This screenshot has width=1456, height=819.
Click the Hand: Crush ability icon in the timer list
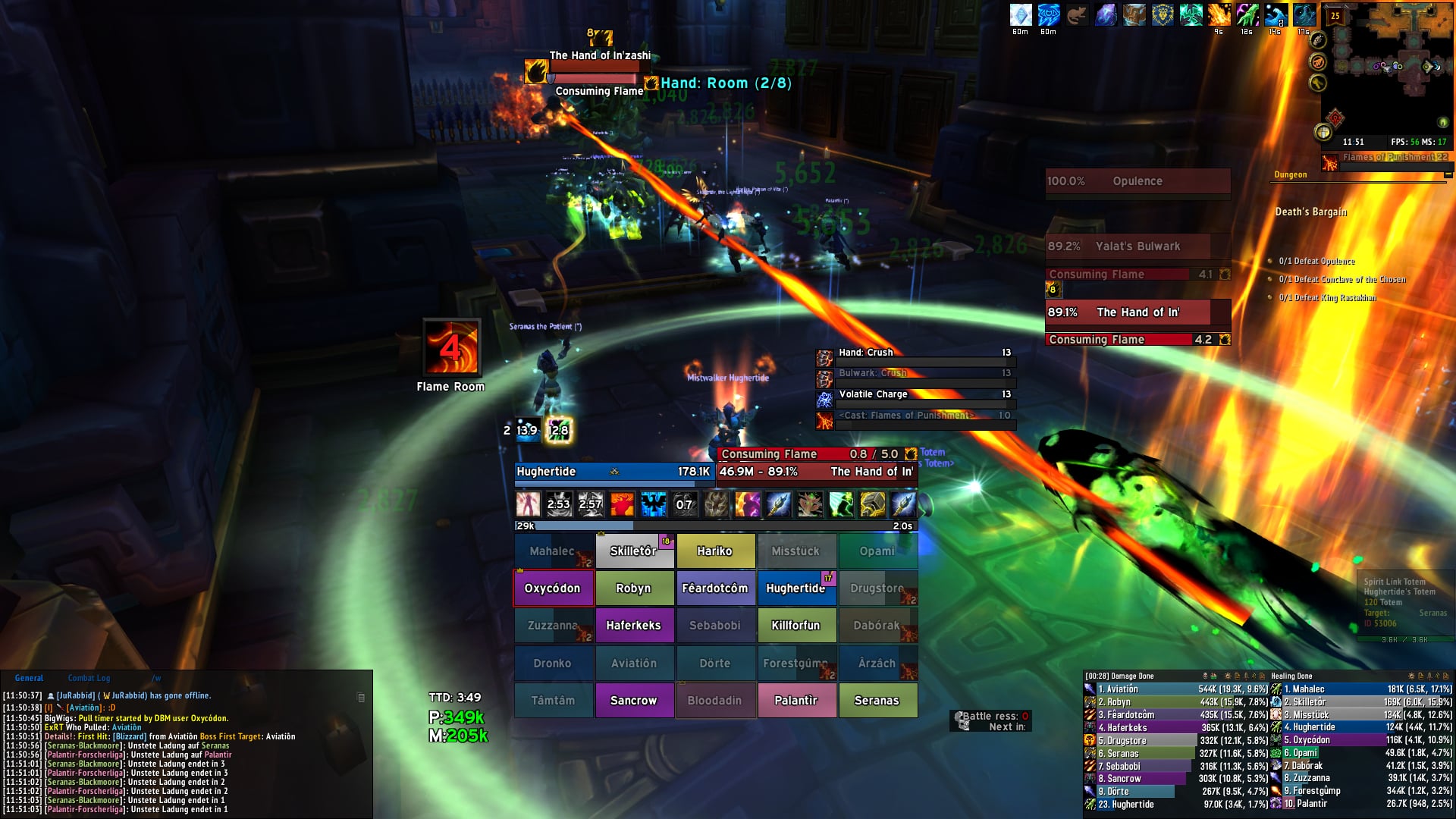click(824, 357)
